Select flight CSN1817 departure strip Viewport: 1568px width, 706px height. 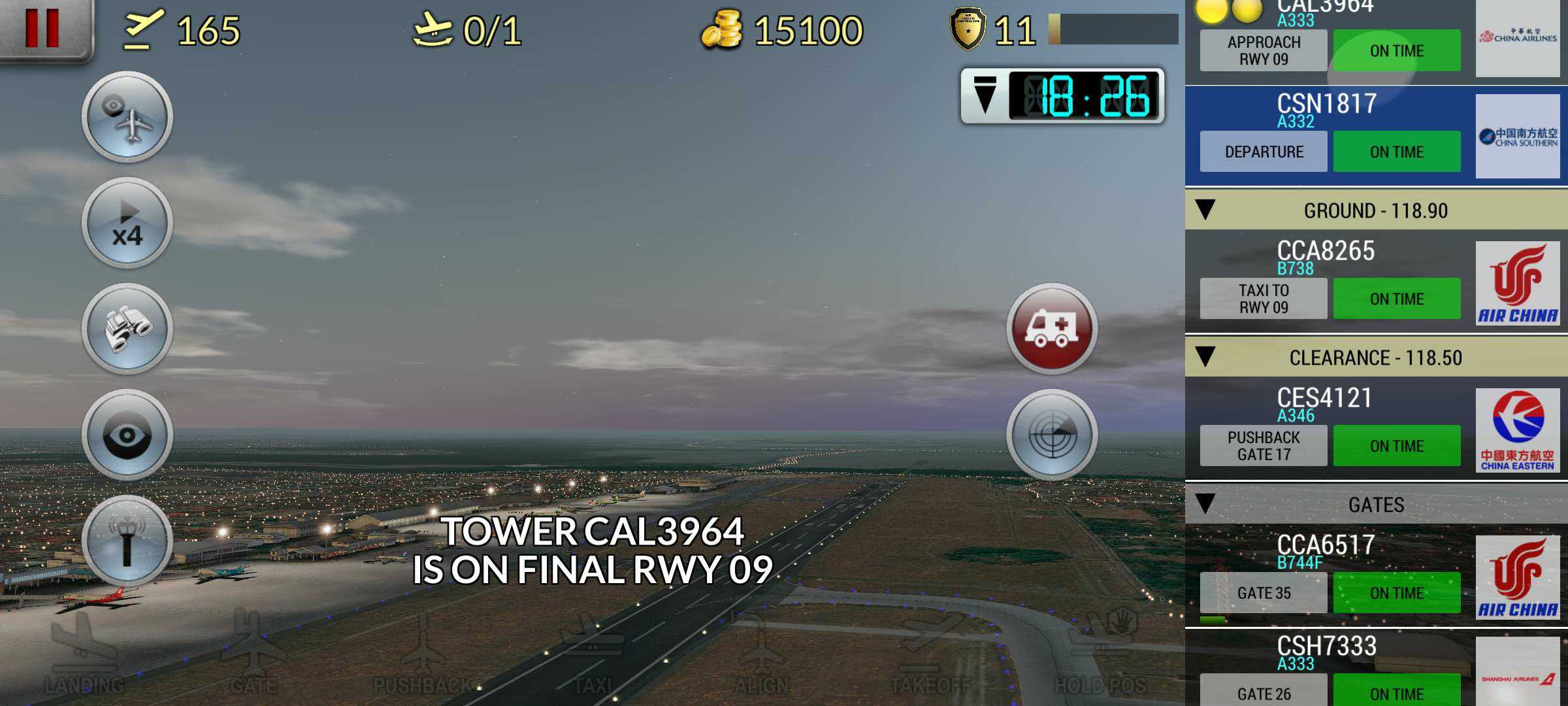(1326, 136)
